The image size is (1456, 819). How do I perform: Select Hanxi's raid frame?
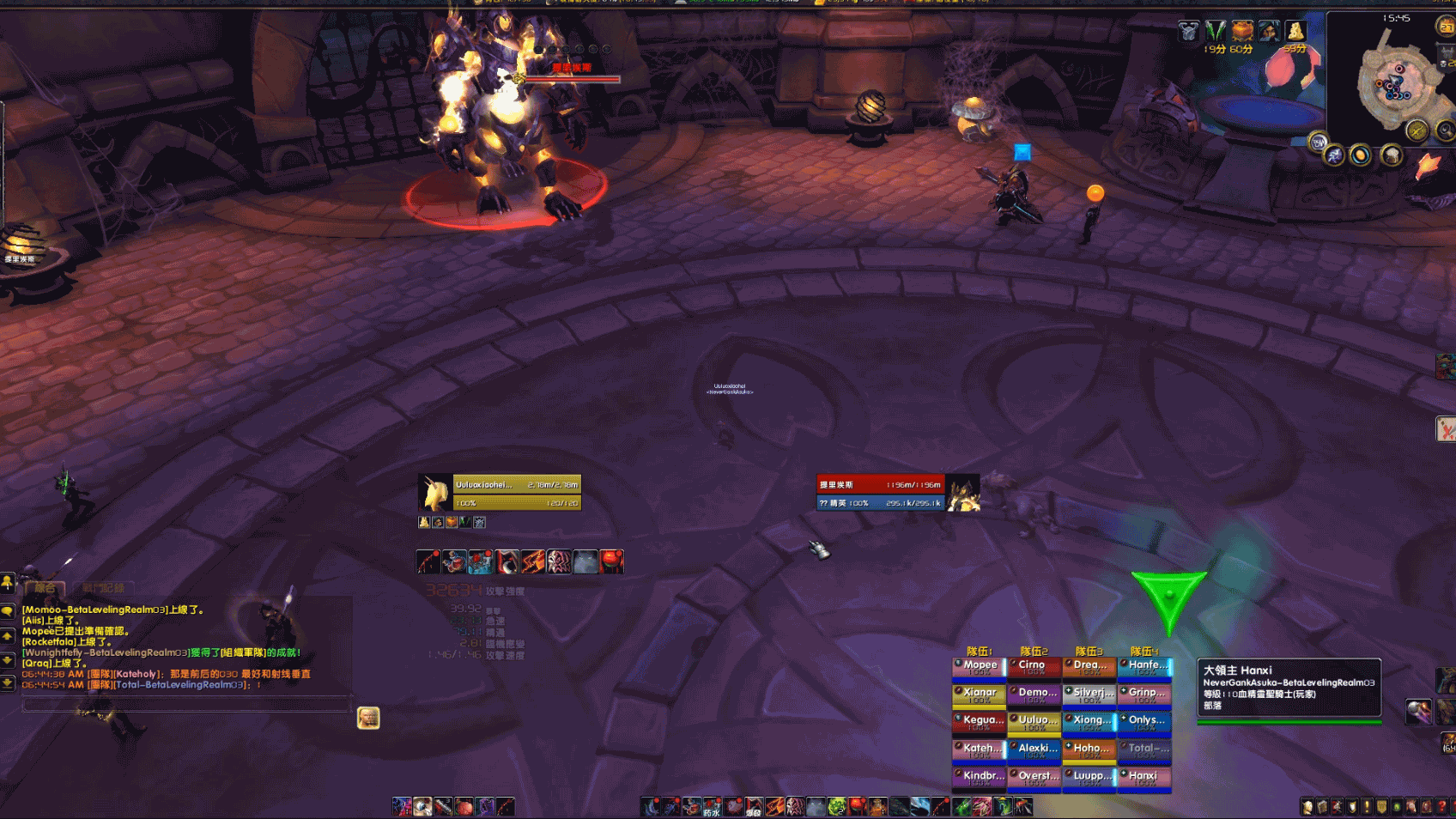[1144, 777]
